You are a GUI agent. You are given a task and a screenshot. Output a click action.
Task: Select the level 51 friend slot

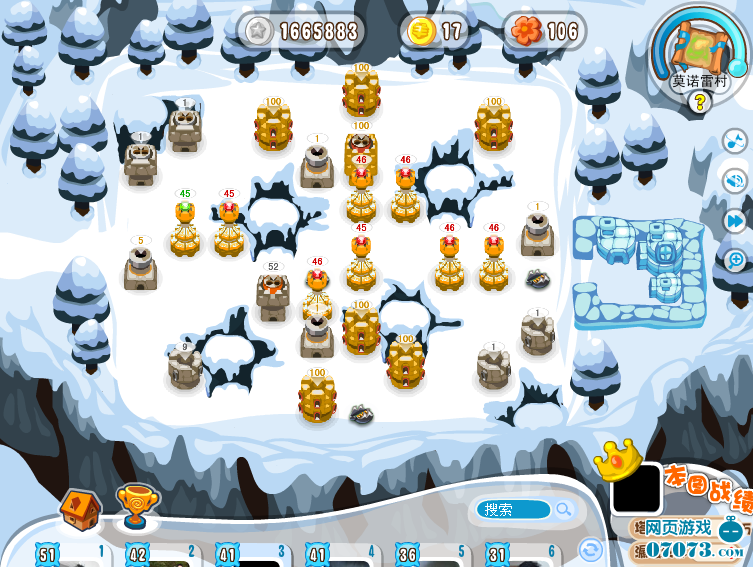tap(70, 556)
